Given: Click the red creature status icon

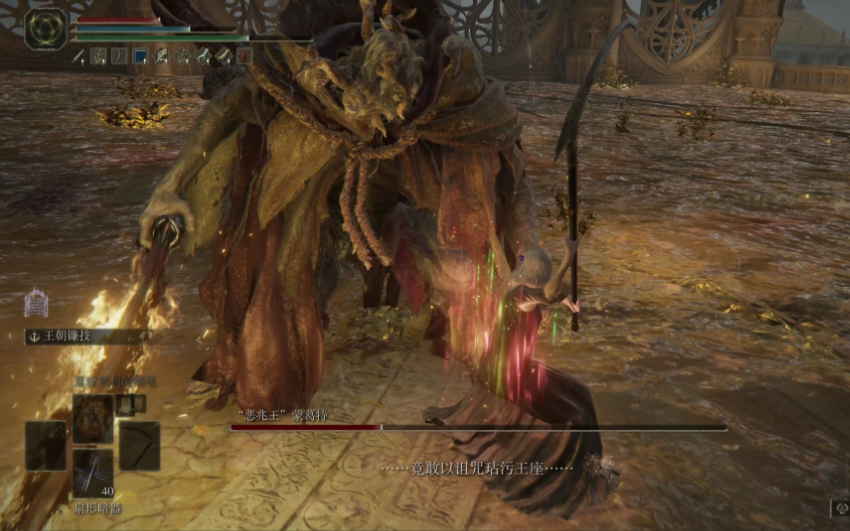Looking at the screenshot, I should click(245, 56).
